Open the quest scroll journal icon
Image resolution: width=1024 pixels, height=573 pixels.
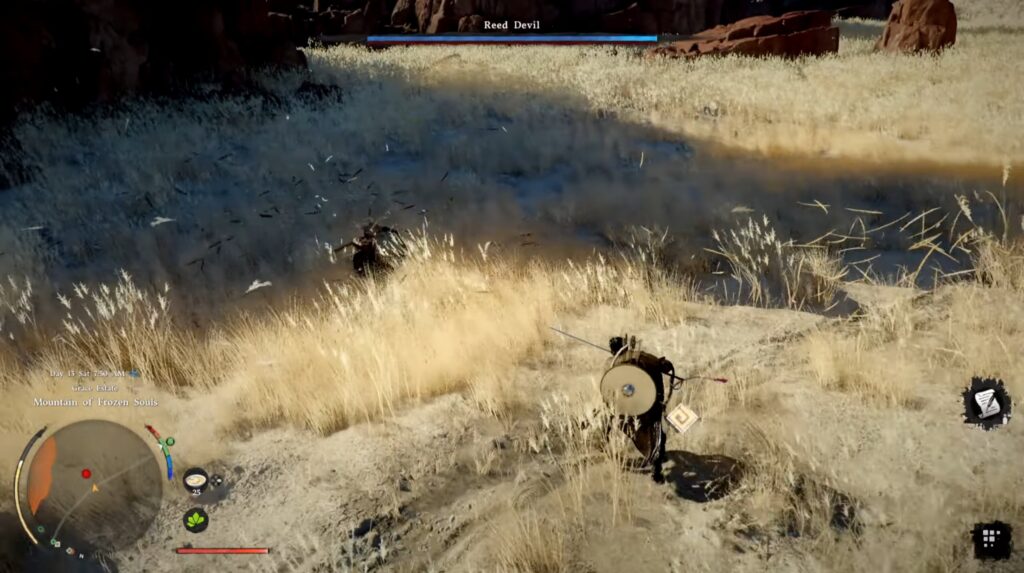click(986, 403)
